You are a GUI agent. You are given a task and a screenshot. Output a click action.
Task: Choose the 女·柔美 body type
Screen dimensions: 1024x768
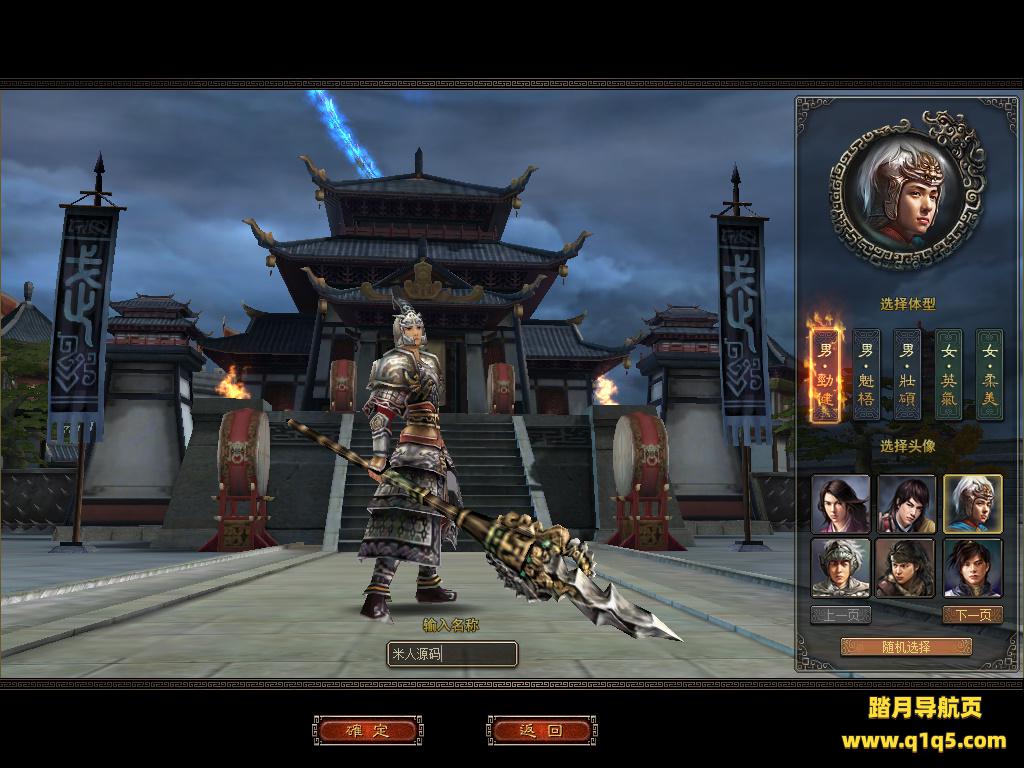989,376
